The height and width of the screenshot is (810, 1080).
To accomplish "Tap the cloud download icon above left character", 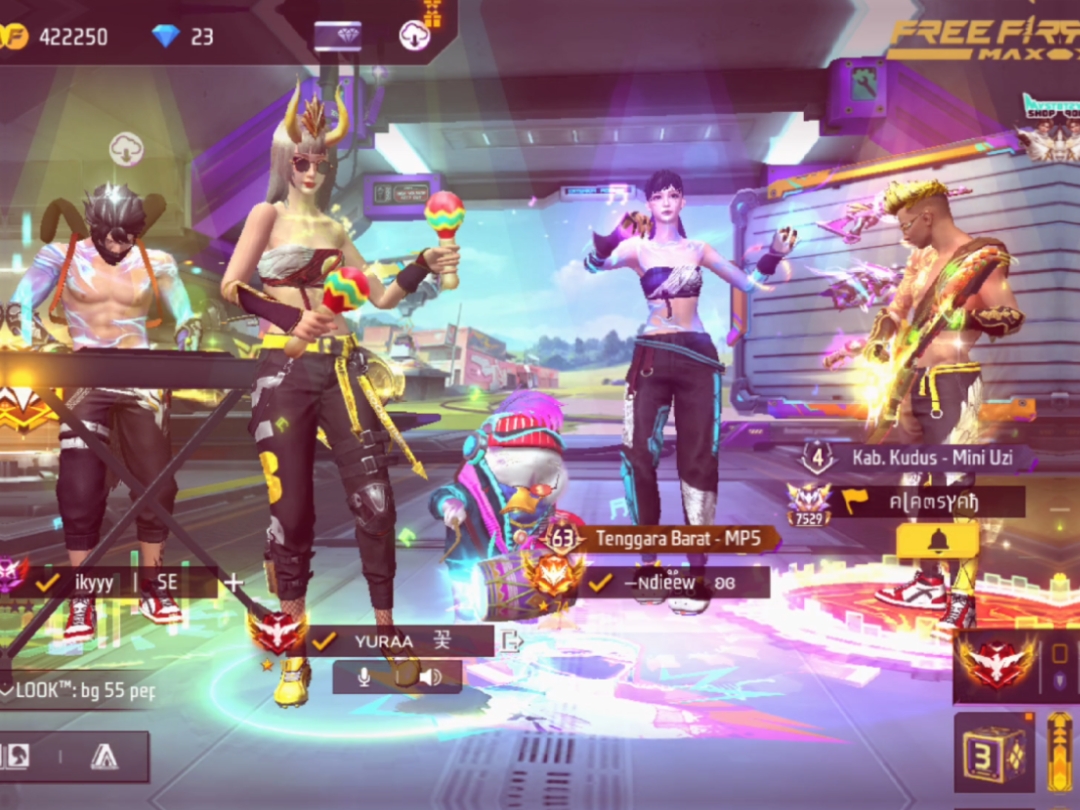I will pyautogui.click(x=126, y=149).
